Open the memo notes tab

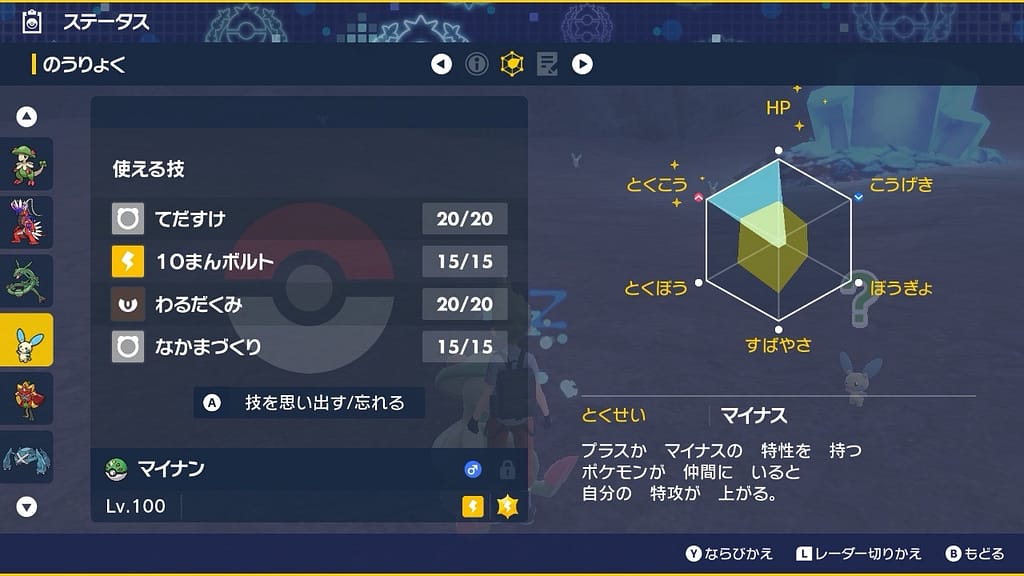(547, 65)
